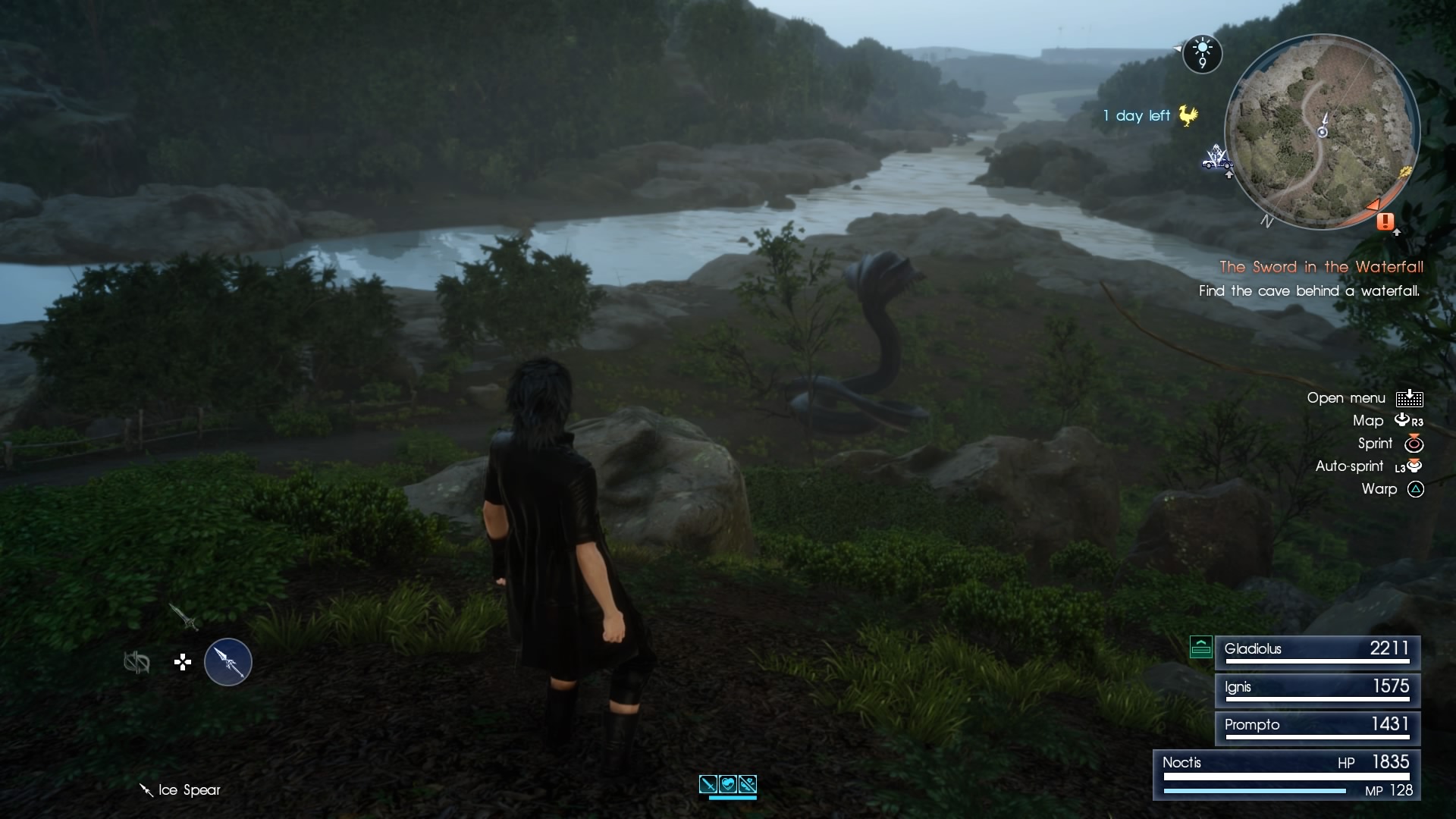1456x819 pixels.
Task: Click the royal tomb sword icon
Action: click(x=183, y=617)
